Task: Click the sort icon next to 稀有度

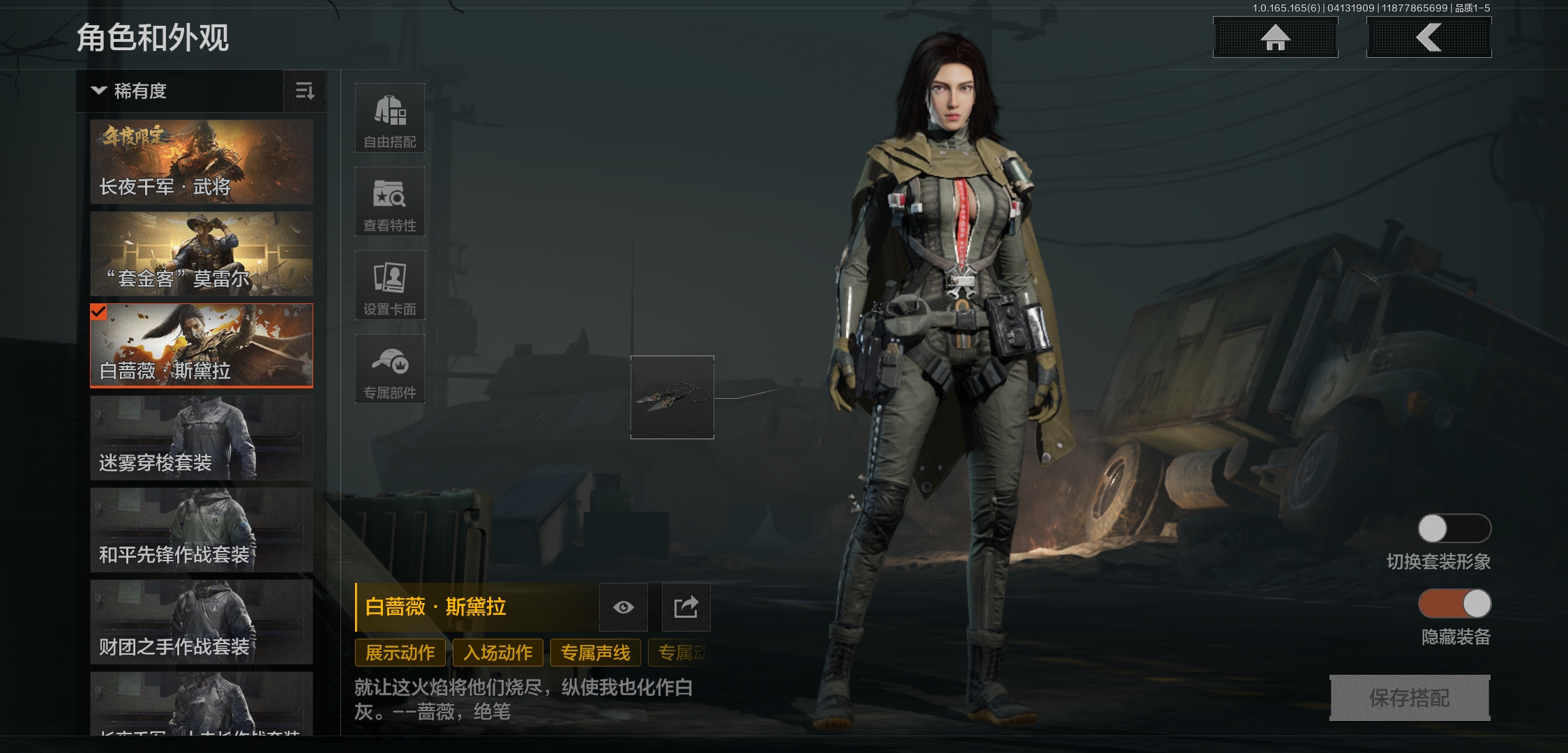Action: (x=305, y=91)
